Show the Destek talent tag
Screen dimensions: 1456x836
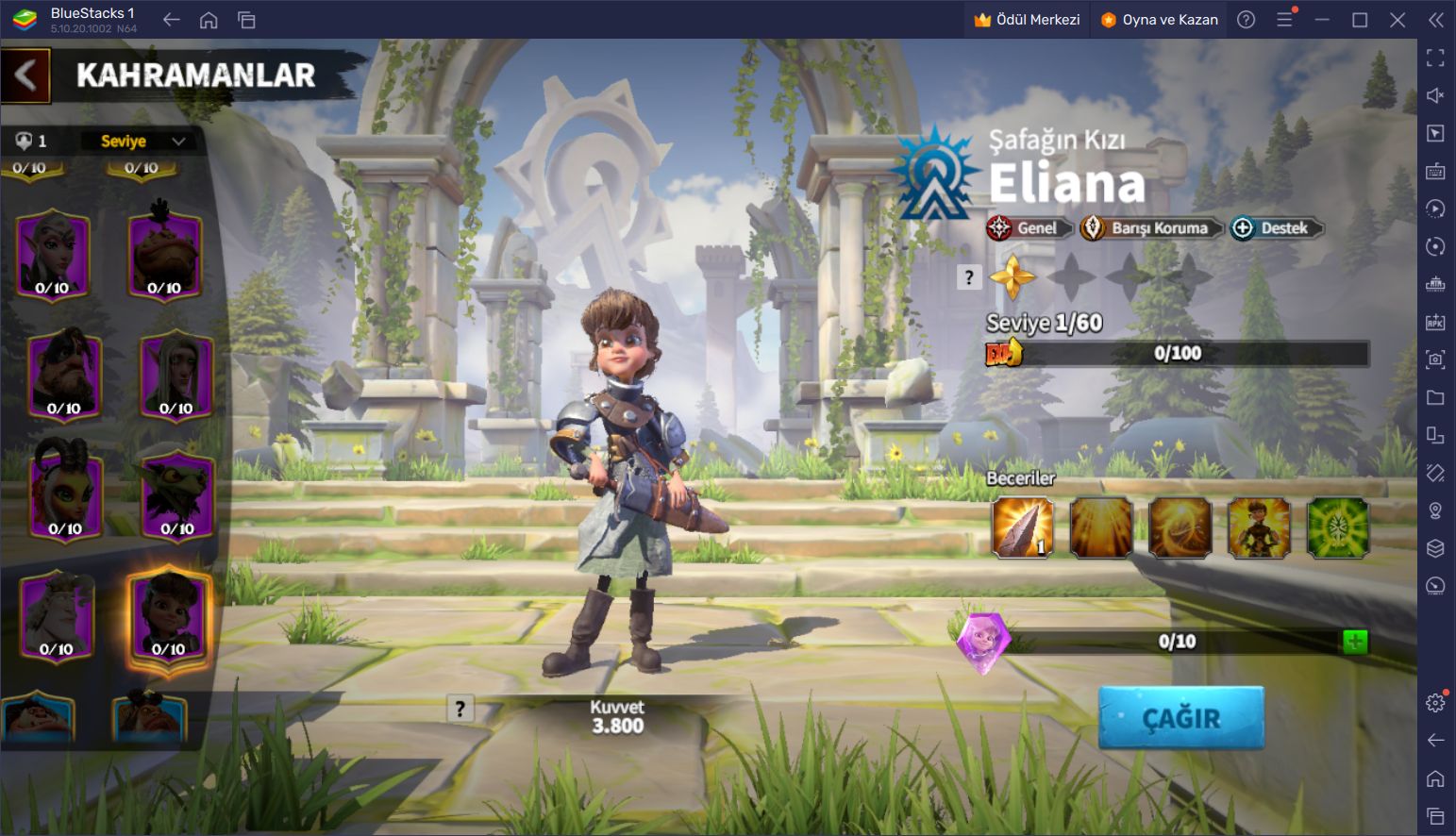pos(1276,228)
